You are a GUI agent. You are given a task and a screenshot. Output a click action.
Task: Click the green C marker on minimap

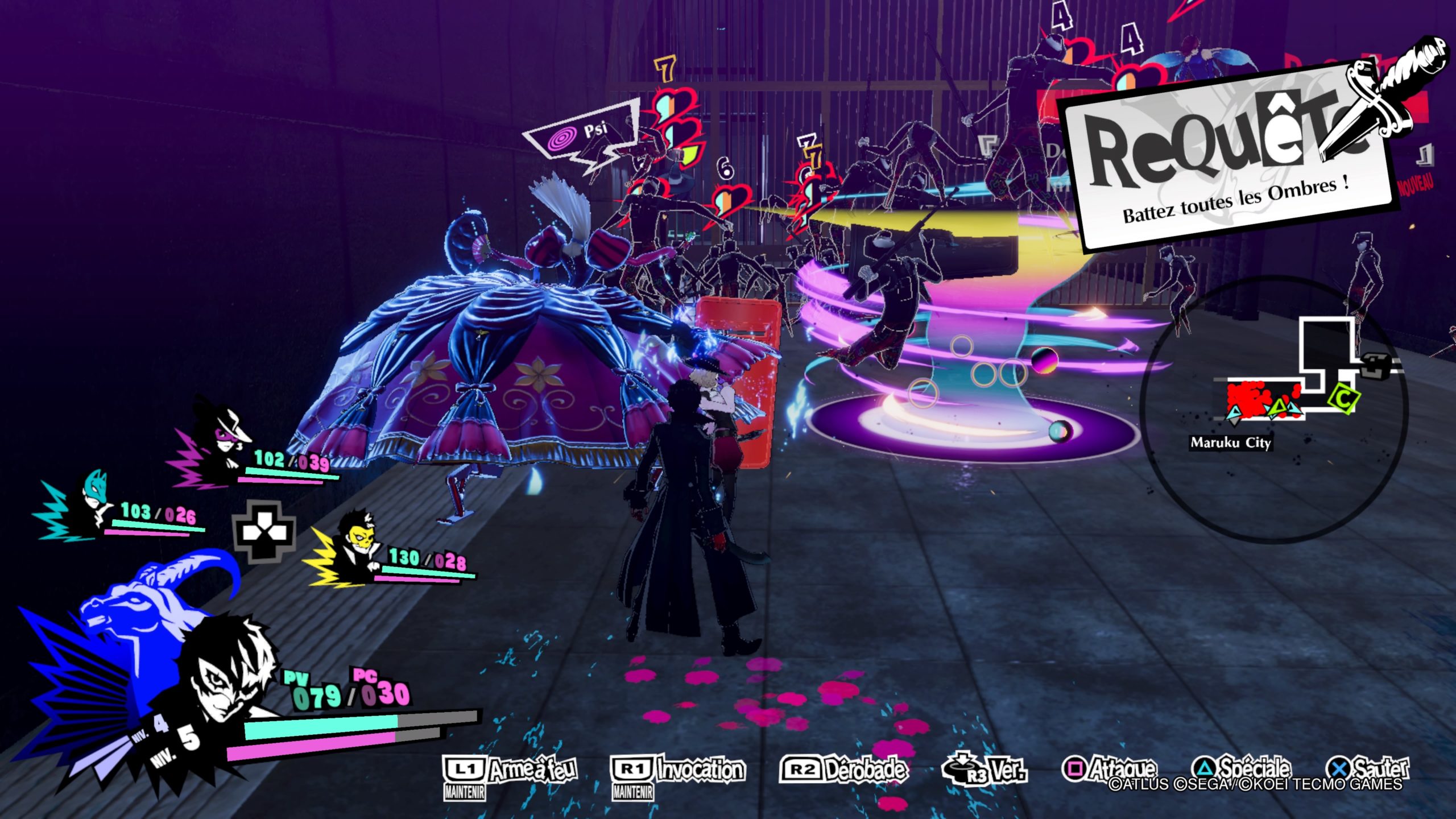pos(1343,399)
